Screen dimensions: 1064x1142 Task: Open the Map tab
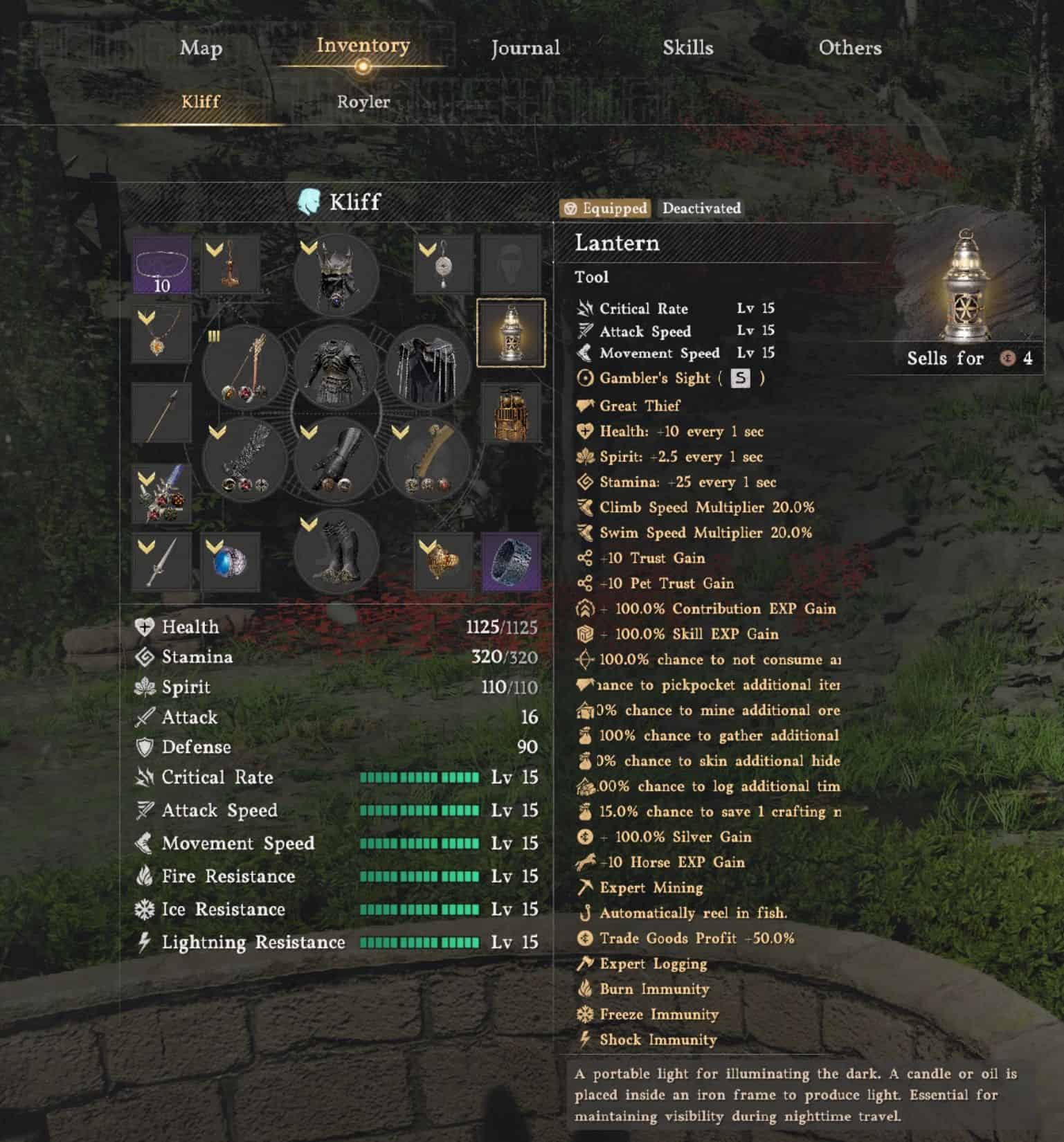coord(201,48)
